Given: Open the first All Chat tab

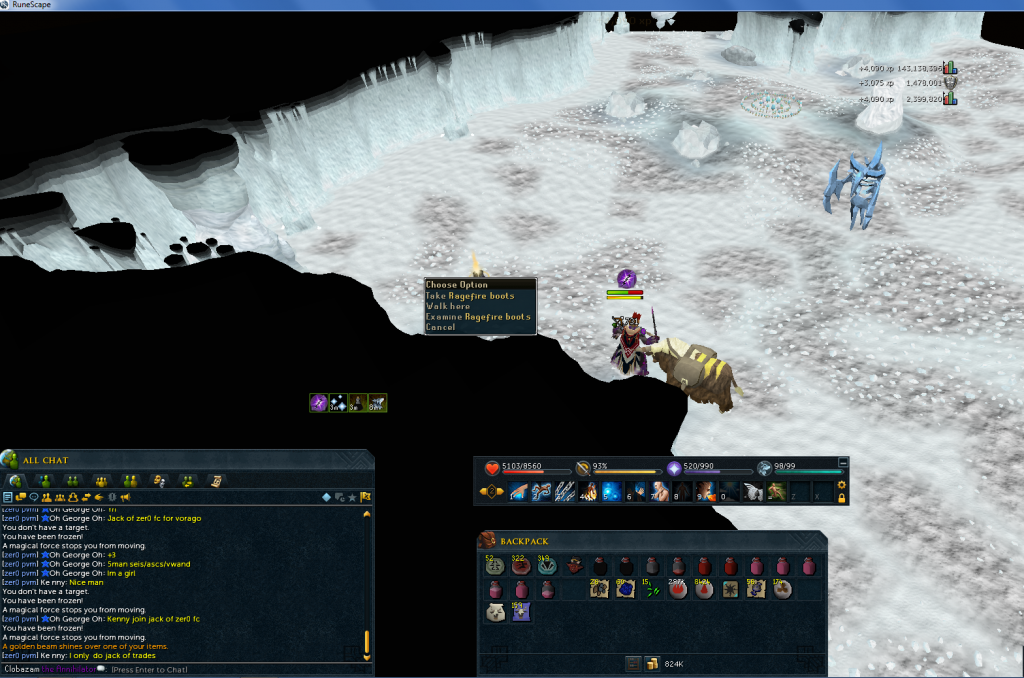Looking at the screenshot, I should point(17,481).
